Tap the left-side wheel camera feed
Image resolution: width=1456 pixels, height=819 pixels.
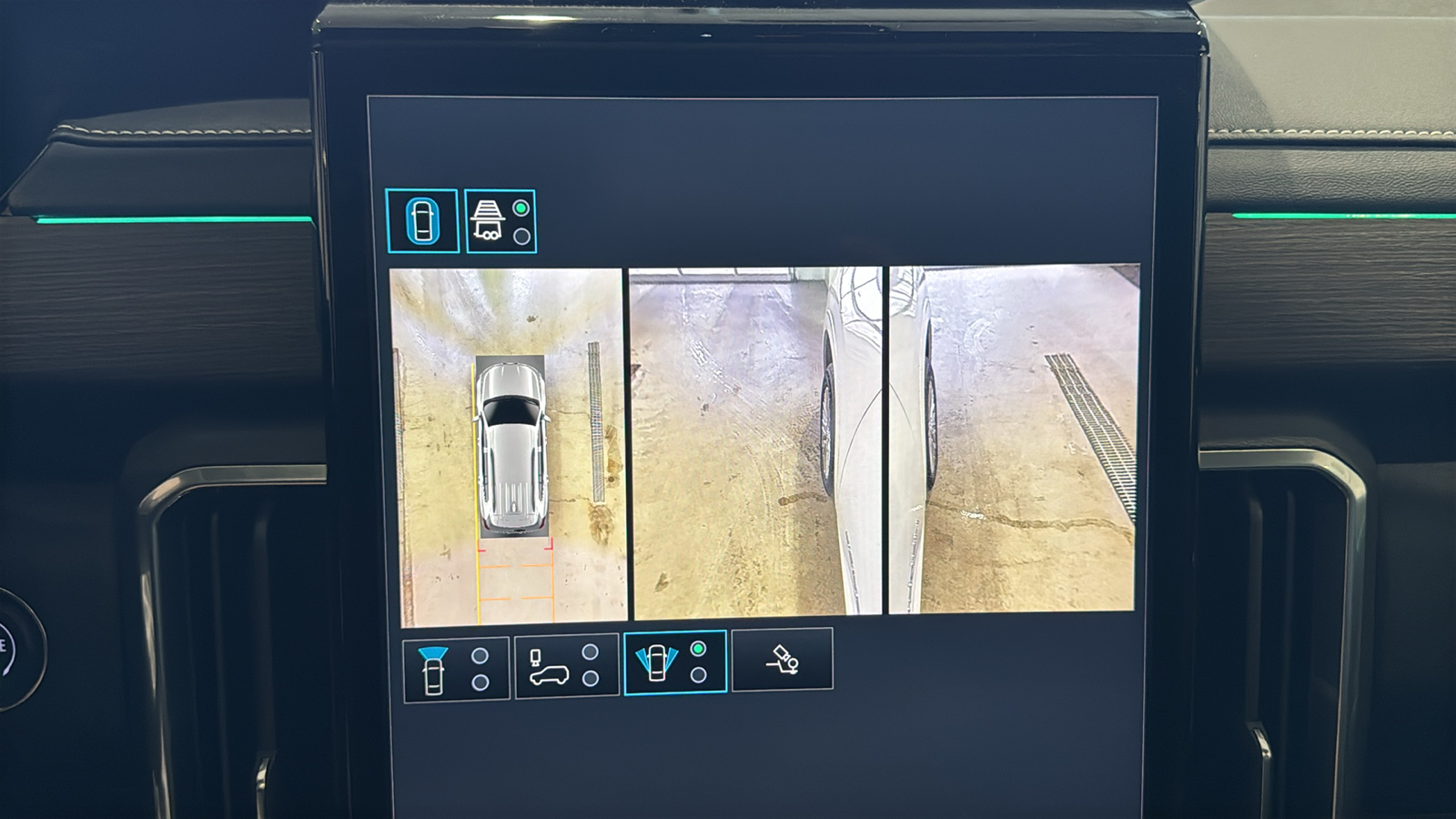754,441
